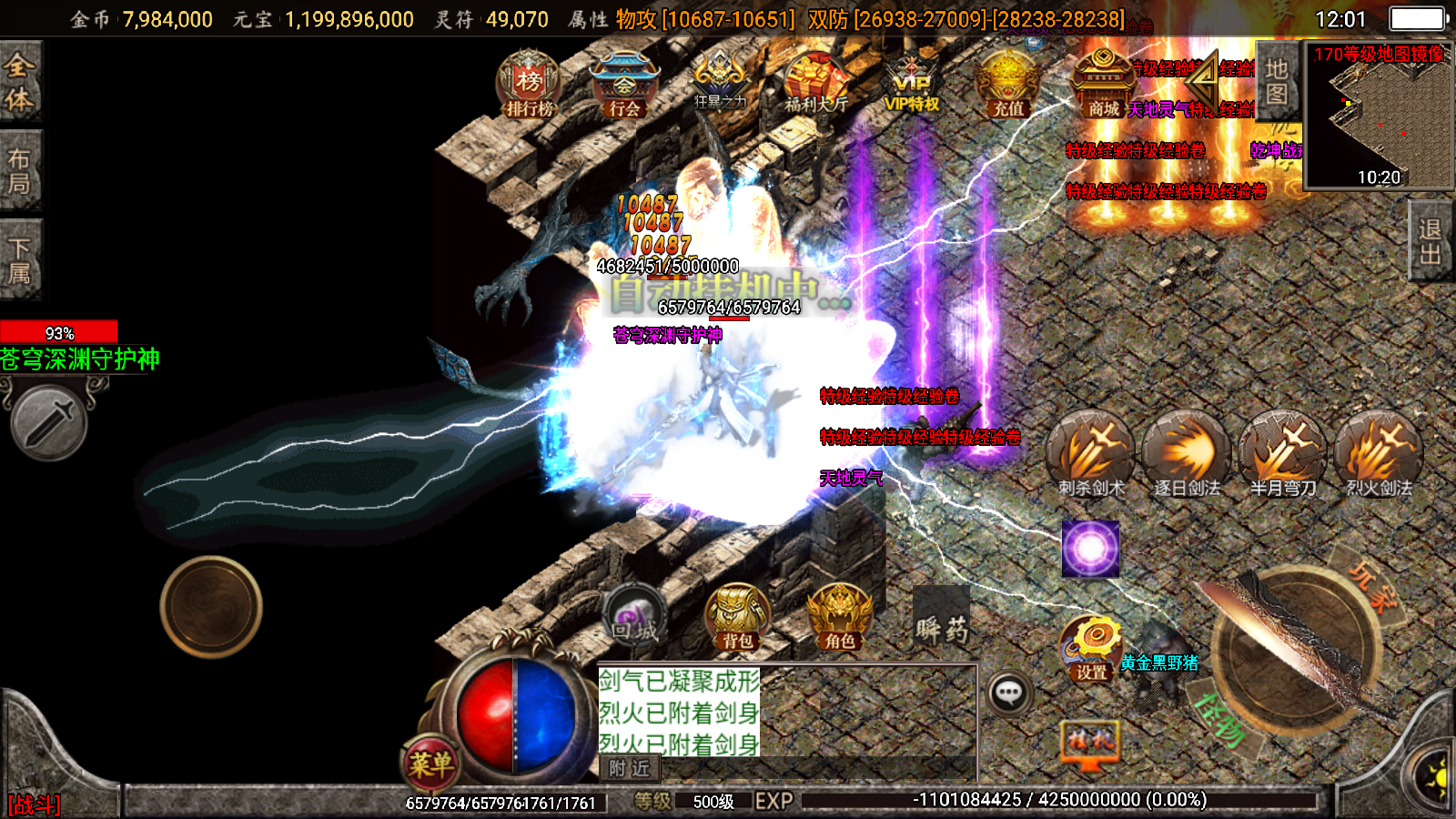Open the 菜单 menu button
1456x819 pixels.
(x=430, y=763)
